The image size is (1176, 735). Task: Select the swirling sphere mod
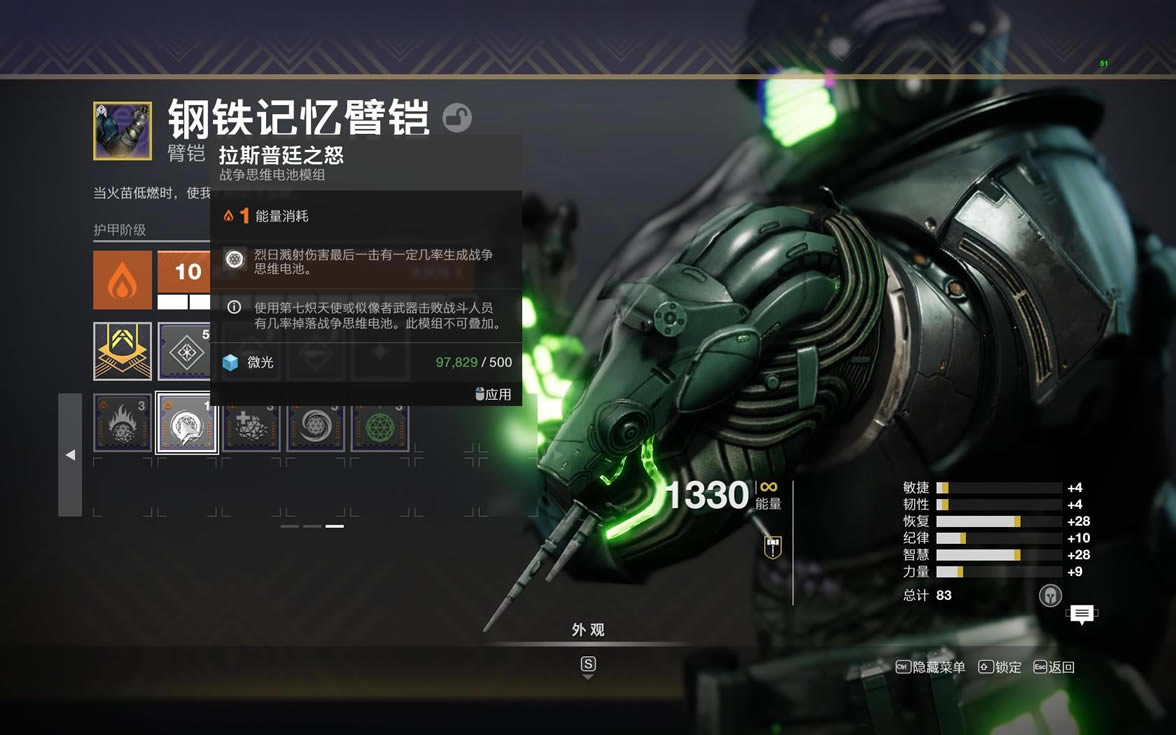pyautogui.click(x=316, y=424)
